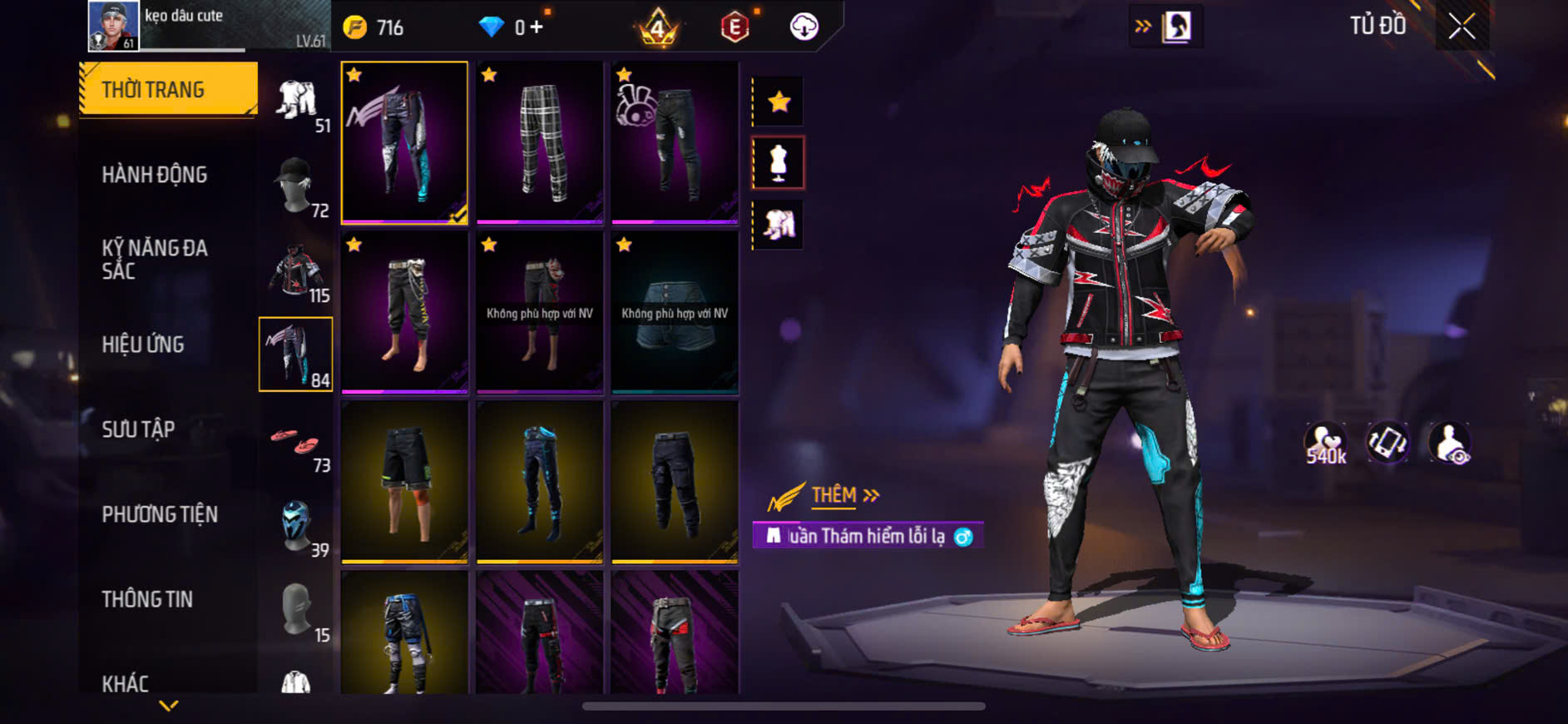1568x724 pixels.
Task: Choose the black shorts with green trim
Action: pyautogui.click(x=404, y=481)
